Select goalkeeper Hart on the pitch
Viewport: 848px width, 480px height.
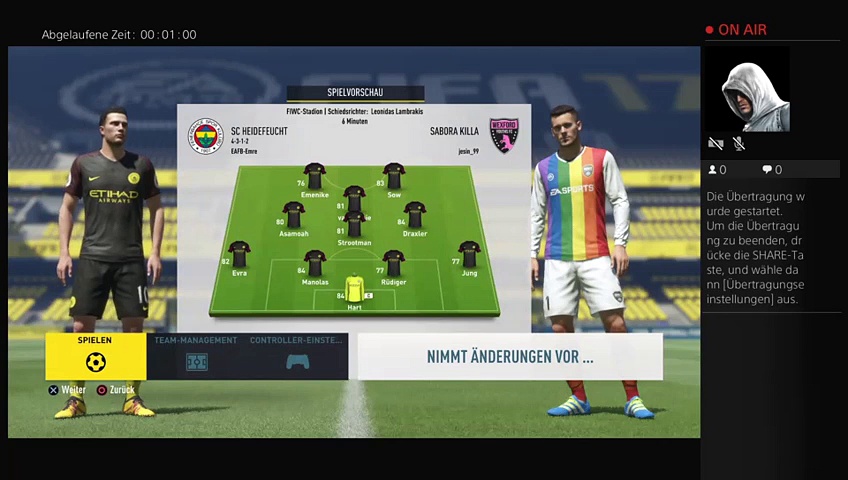354,288
